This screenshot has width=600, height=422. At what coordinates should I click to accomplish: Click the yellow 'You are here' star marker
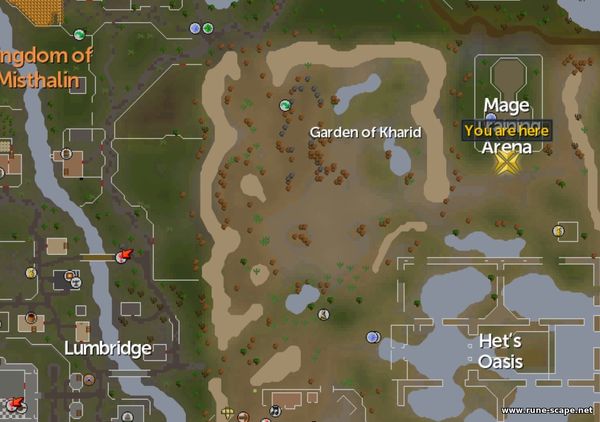pos(508,160)
